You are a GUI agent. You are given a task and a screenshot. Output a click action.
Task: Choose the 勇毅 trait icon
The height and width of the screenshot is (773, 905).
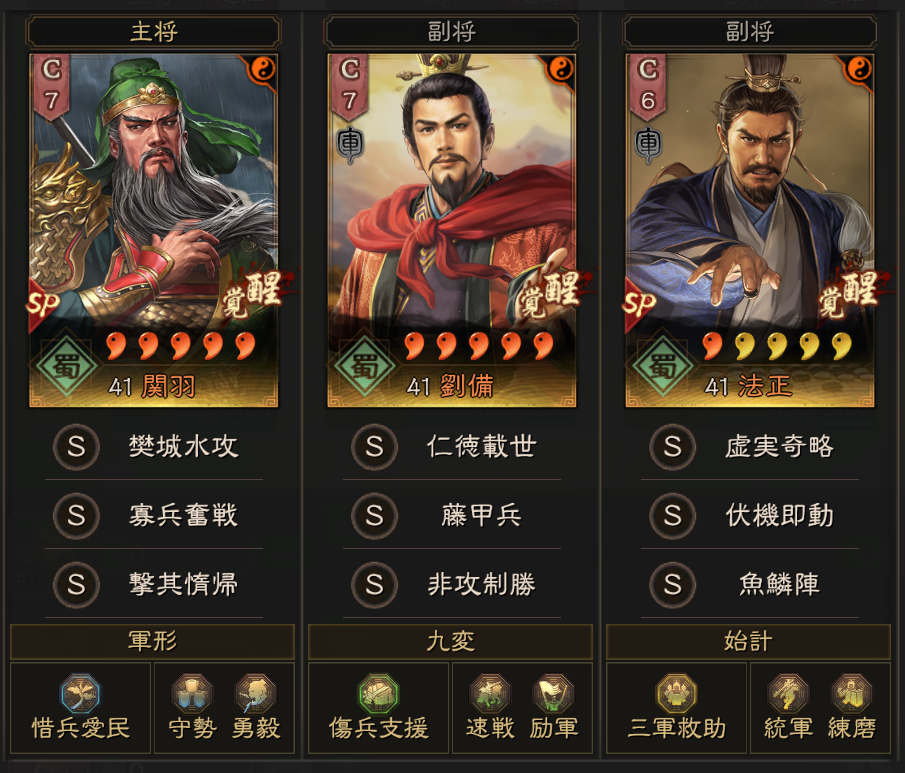point(256,694)
